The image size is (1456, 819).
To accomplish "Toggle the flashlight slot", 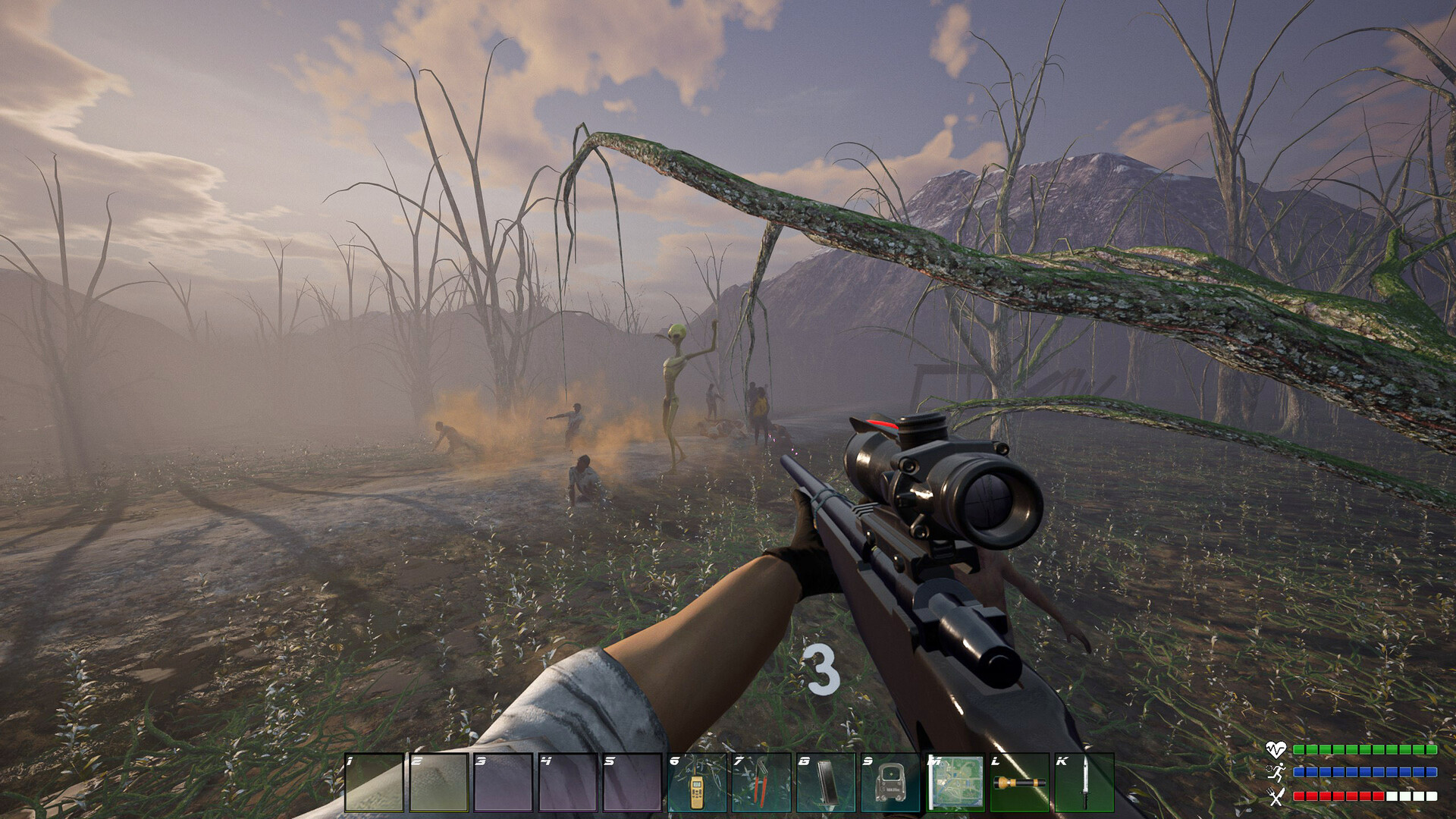I will 1019,783.
